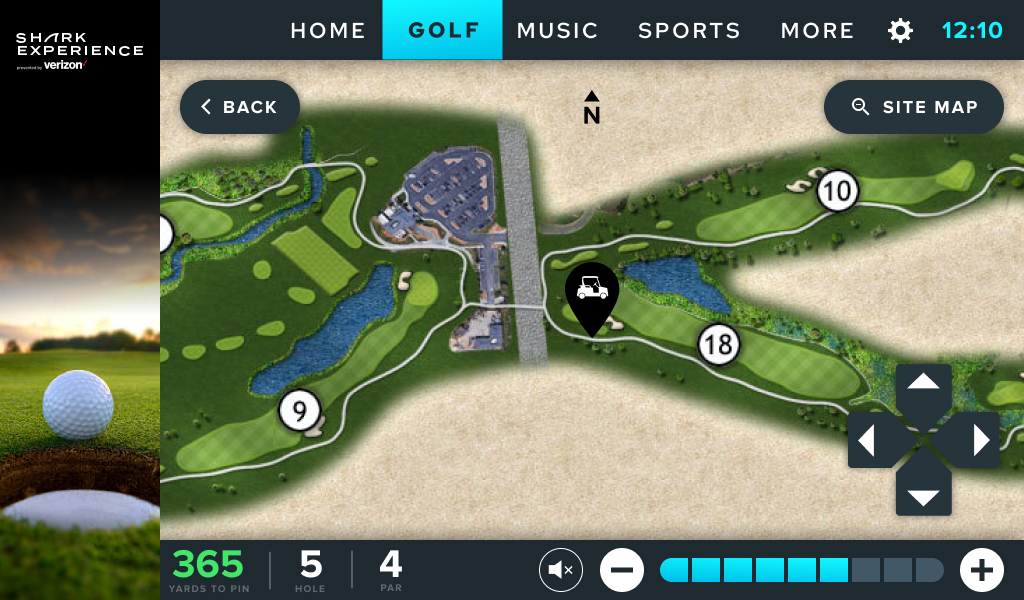Select the GOLF tab
Viewport: 1024px width, 600px height.
tap(443, 30)
